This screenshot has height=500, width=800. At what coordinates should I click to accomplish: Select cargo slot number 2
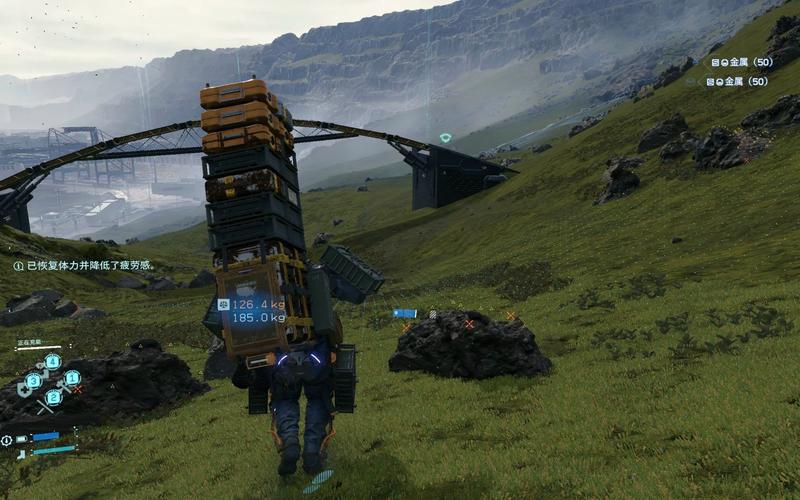click(x=53, y=397)
